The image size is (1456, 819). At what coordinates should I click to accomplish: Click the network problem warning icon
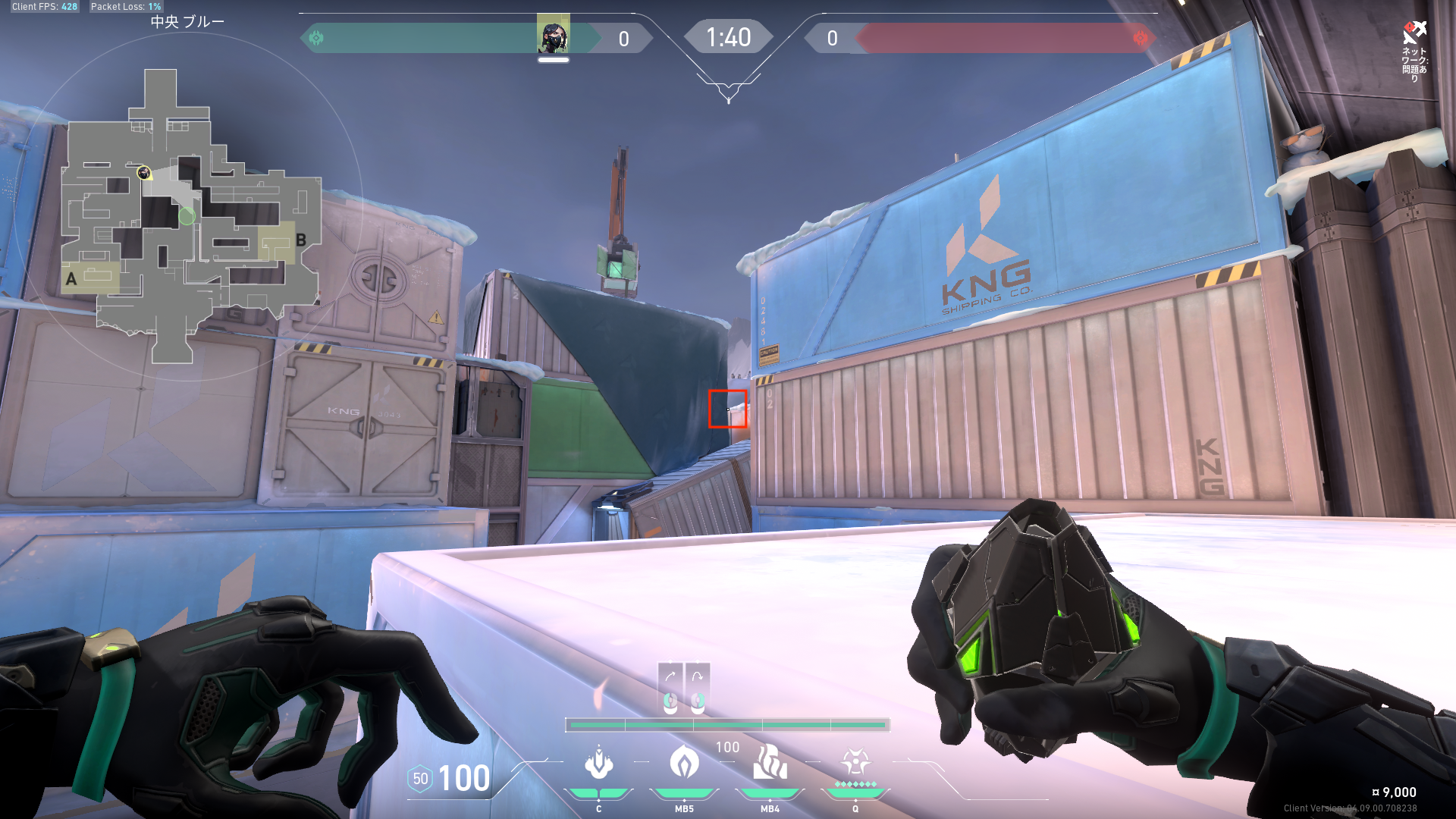pos(1414,33)
